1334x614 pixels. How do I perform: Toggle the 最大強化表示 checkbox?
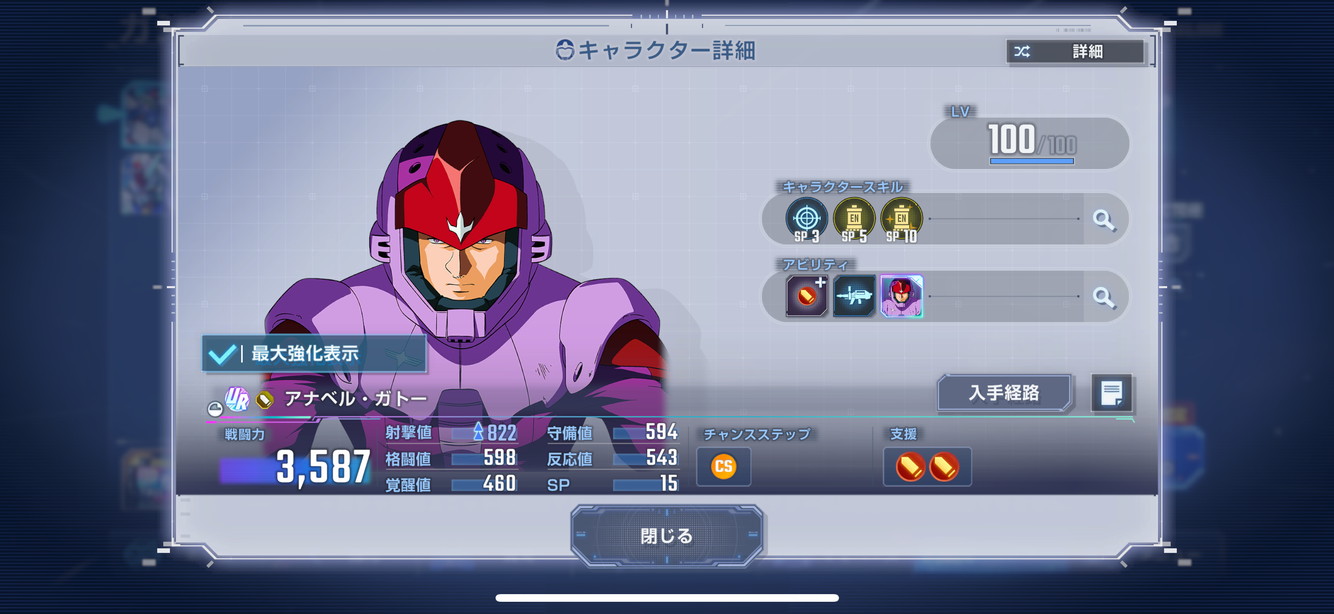223,354
